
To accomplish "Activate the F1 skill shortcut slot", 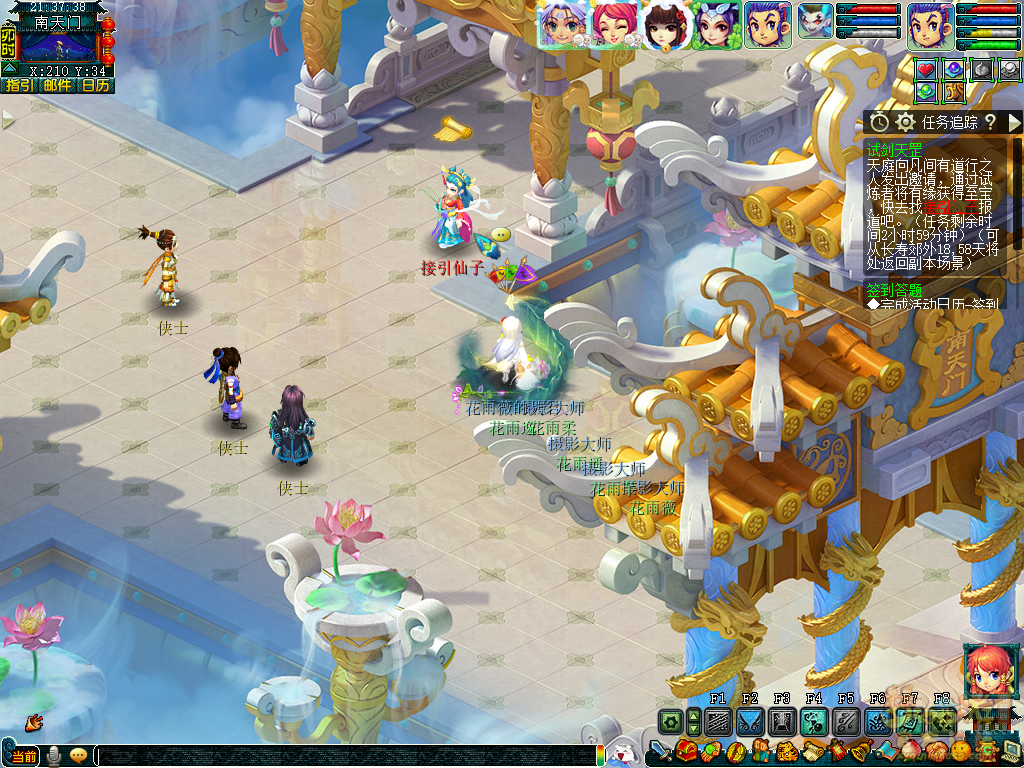I will click(x=717, y=722).
